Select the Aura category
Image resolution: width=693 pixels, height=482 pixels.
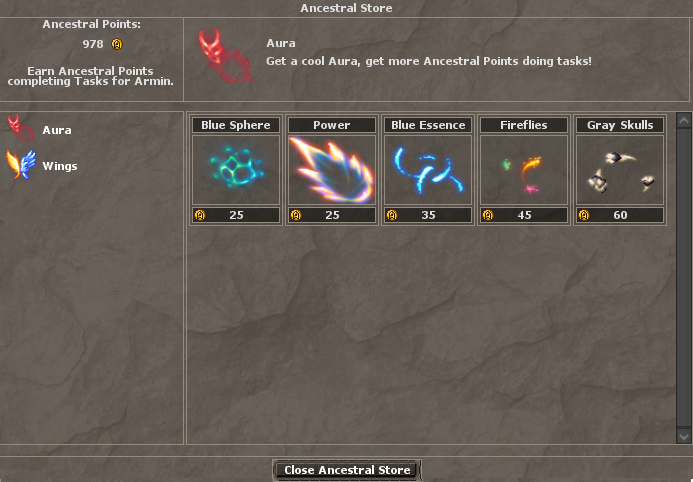tap(56, 130)
